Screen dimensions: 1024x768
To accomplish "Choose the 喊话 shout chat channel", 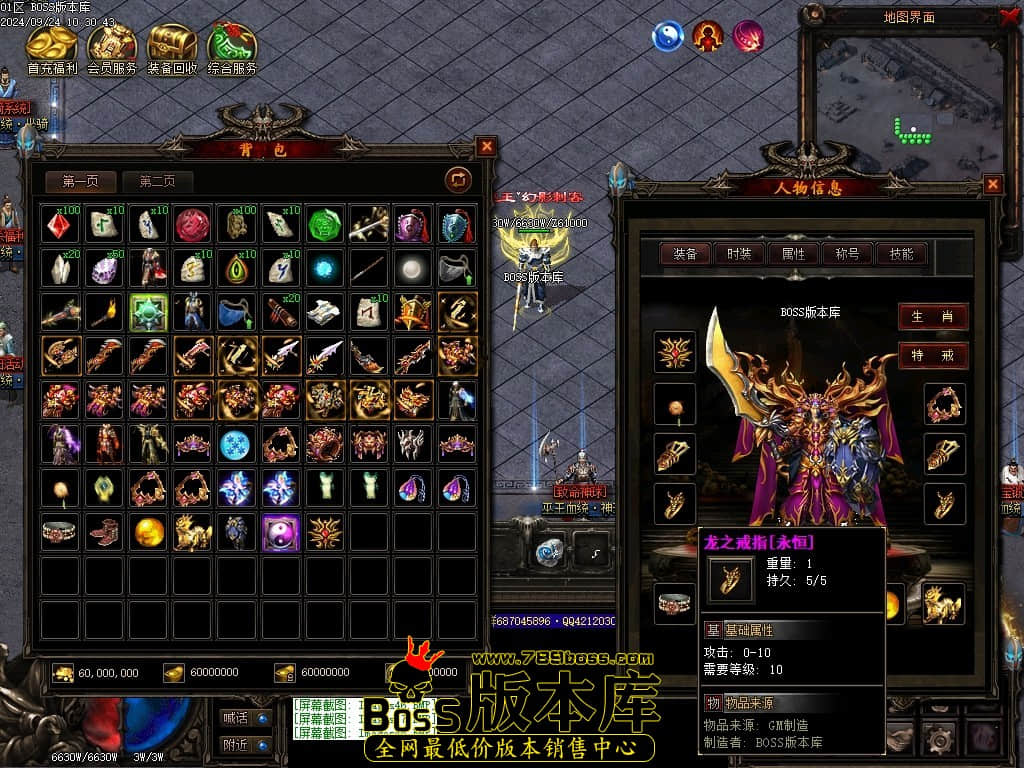I will point(245,717).
